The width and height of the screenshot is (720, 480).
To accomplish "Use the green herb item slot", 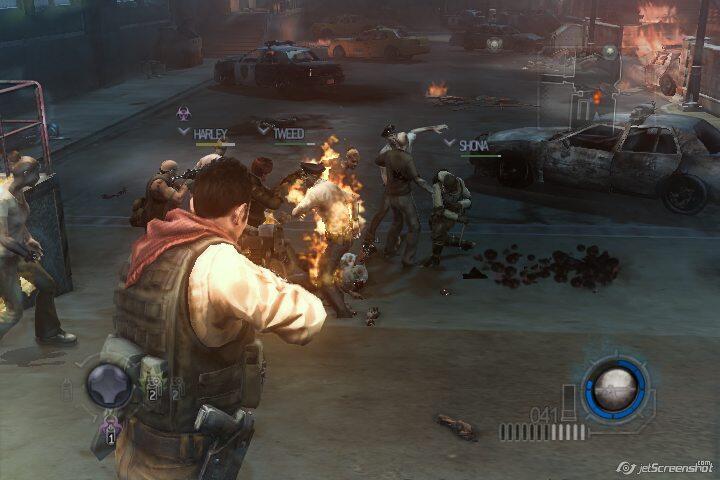I will point(154,389).
